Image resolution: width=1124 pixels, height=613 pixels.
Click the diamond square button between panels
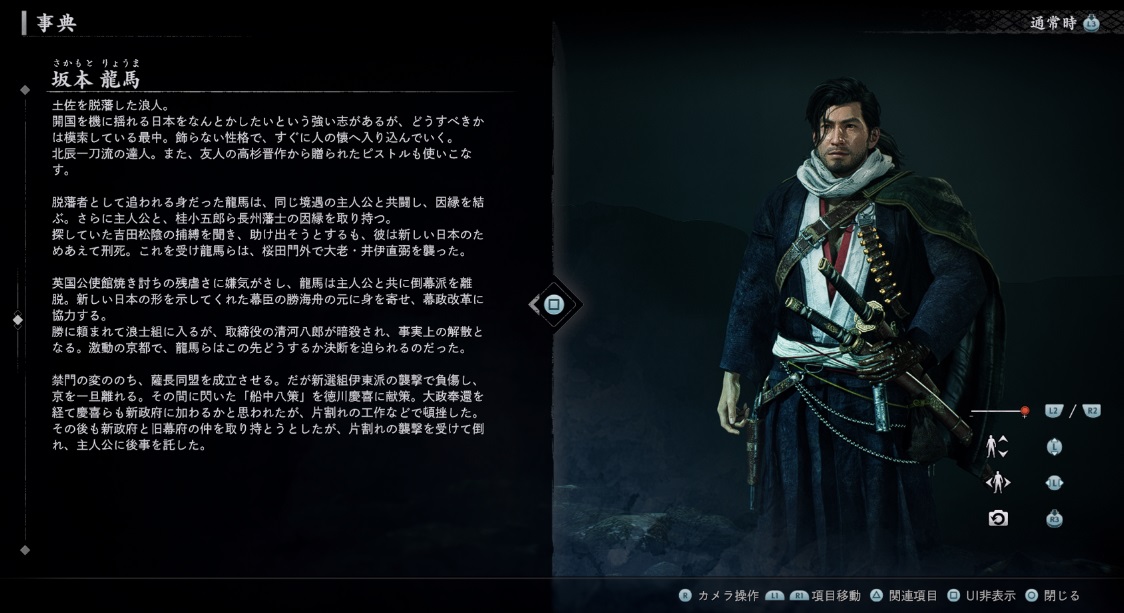[554, 304]
